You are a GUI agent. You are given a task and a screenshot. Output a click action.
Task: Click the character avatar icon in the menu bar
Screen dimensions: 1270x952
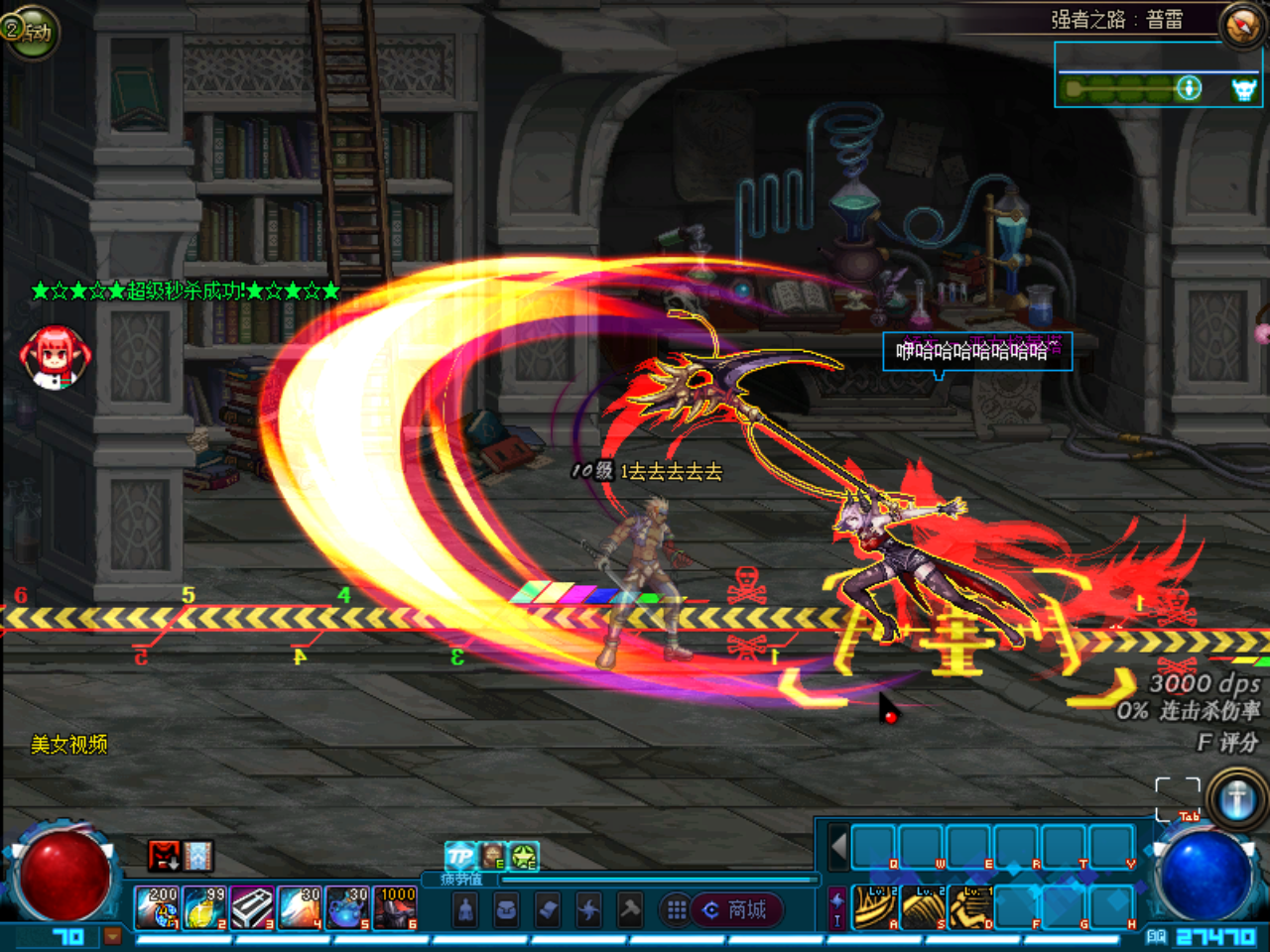click(x=466, y=908)
